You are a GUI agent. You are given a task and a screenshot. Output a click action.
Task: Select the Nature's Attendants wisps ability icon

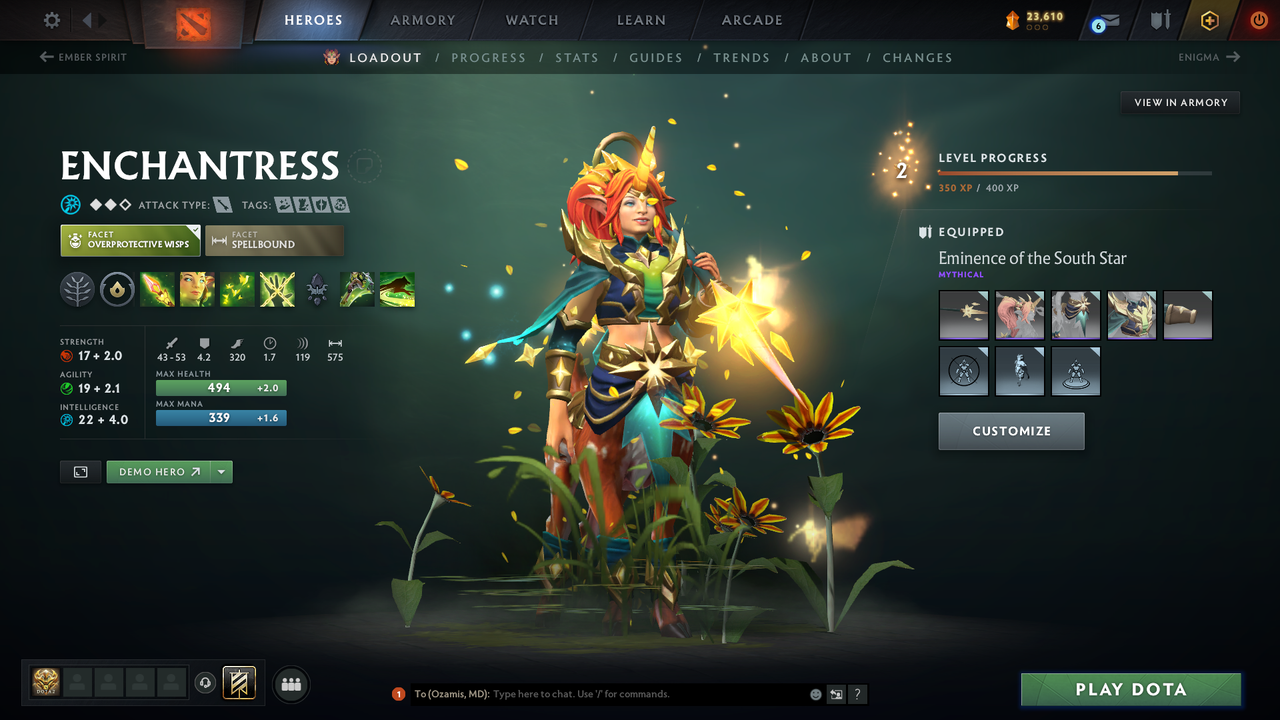(237, 289)
